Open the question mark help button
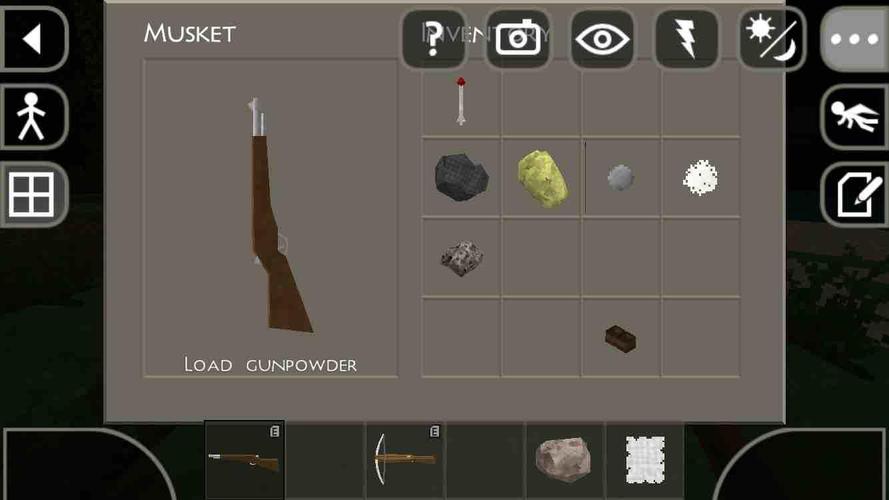This screenshot has width=889, height=500. point(433,39)
